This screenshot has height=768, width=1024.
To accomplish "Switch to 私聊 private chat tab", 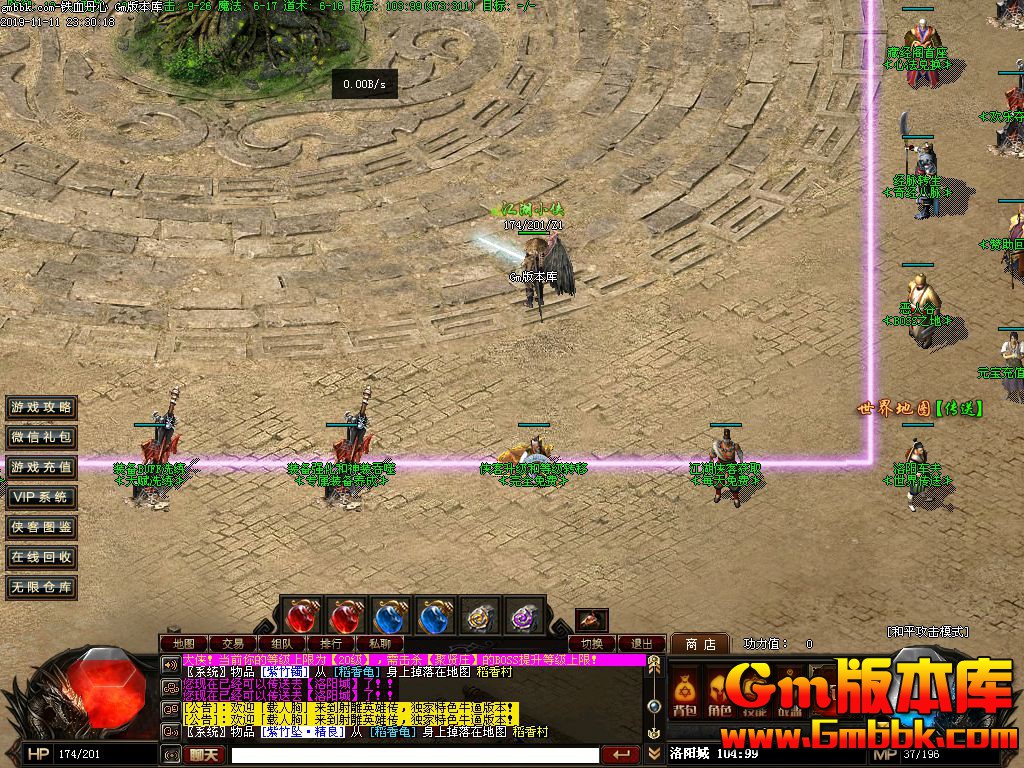I will [380, 643].
